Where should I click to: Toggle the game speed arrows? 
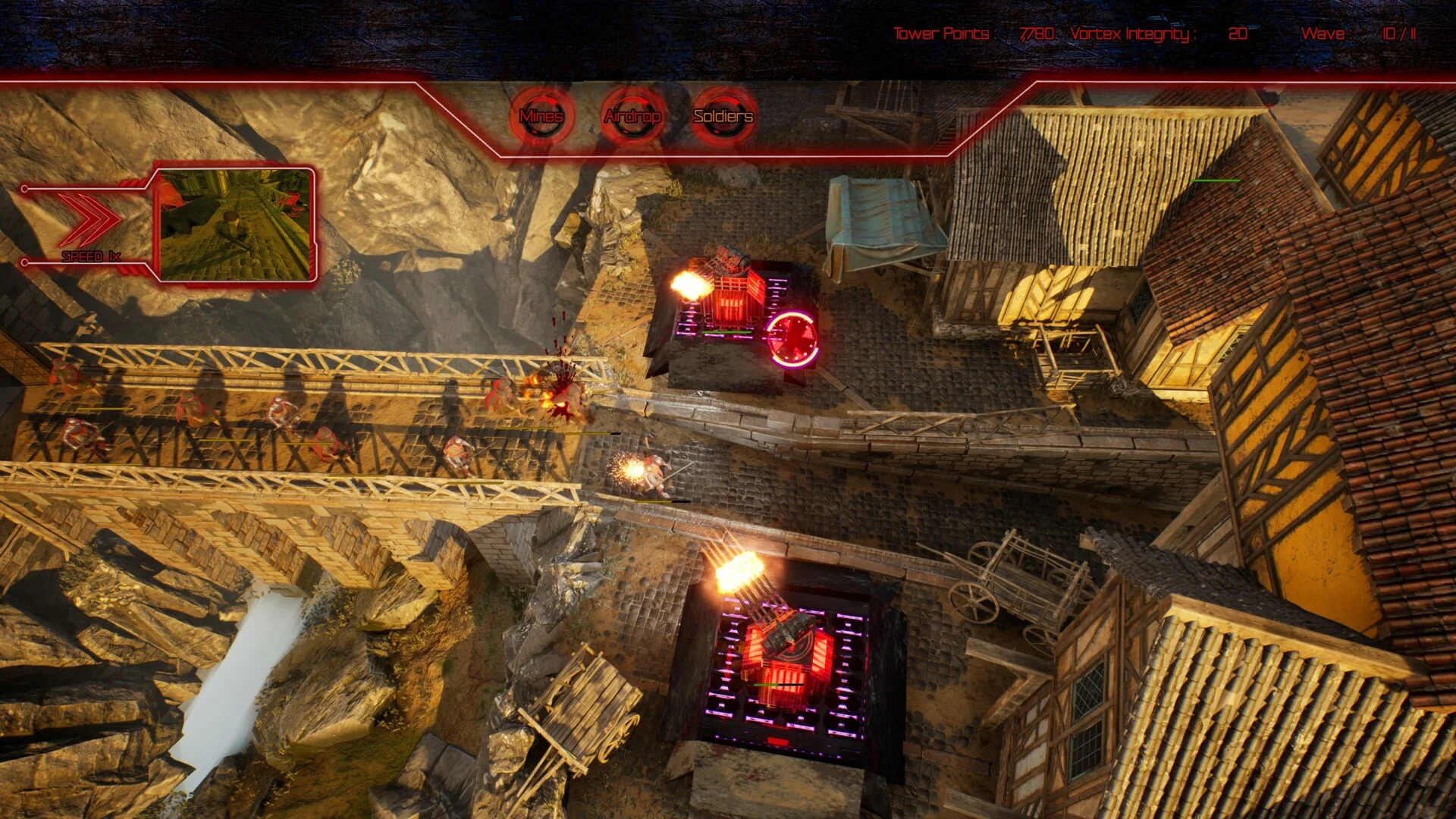[x=89, y=221]
